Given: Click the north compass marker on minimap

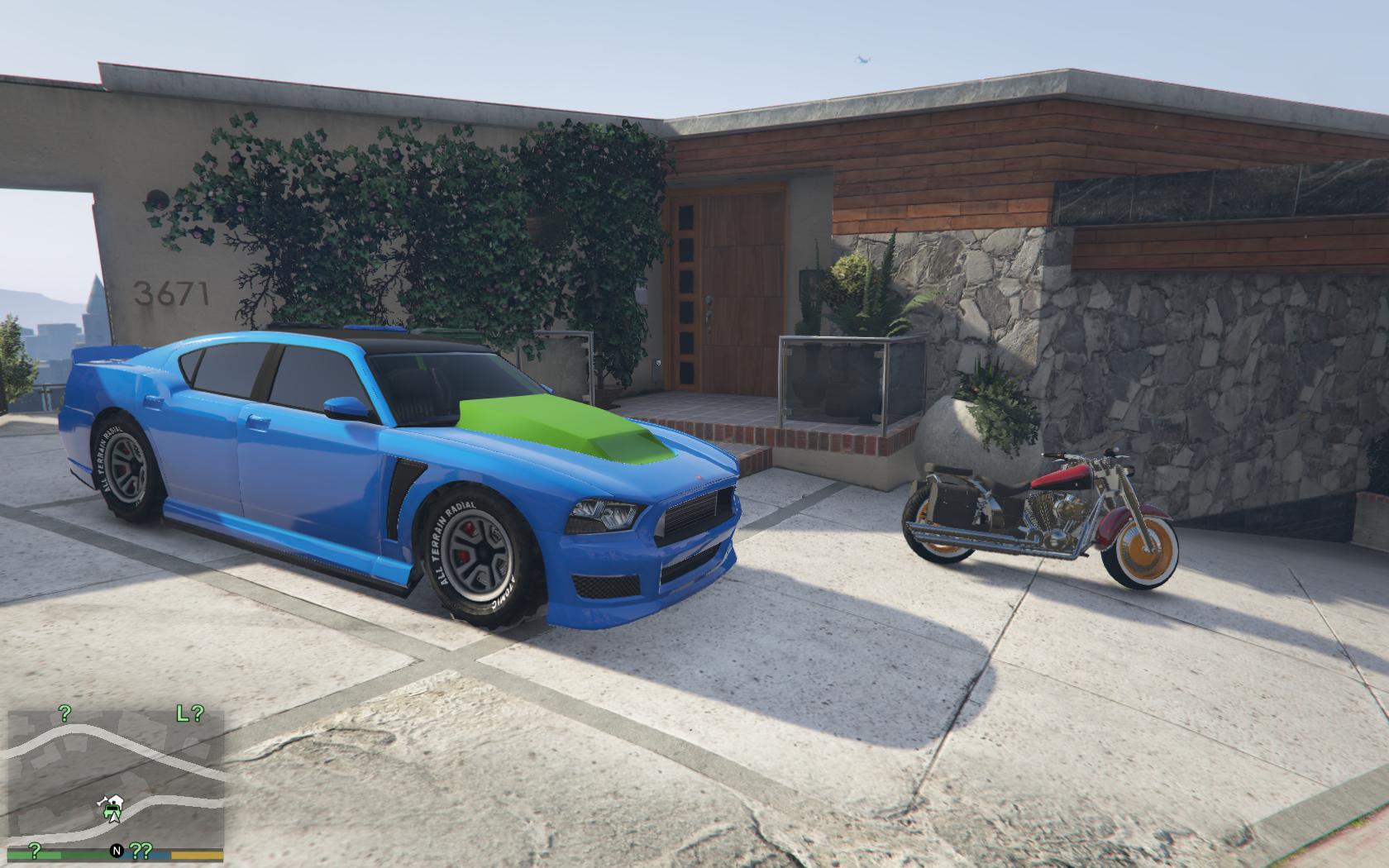Looking at the screenshot, I should (117, 851).
